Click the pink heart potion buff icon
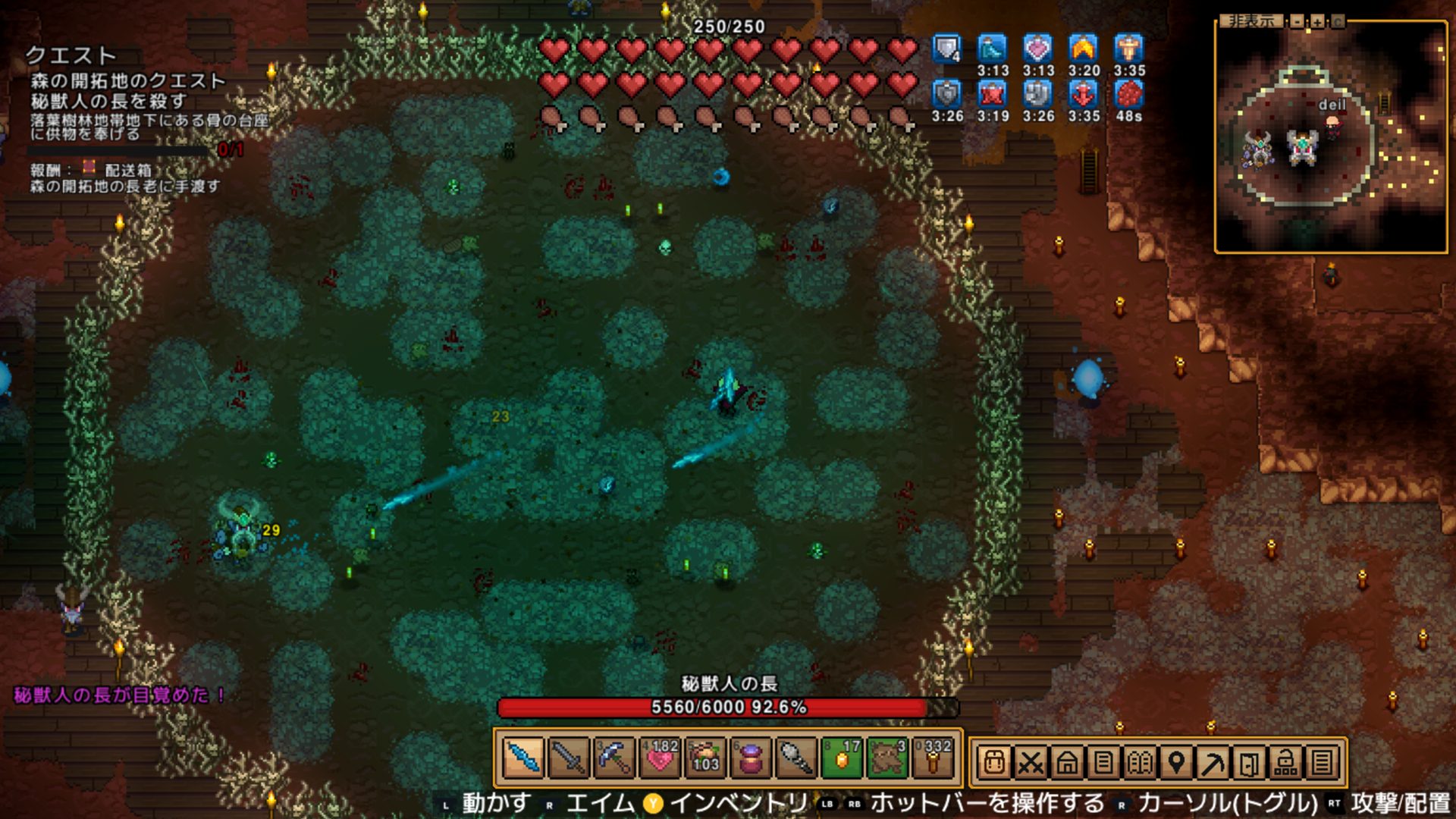This screenshot has height=819, width=1456. (1037, 49)
